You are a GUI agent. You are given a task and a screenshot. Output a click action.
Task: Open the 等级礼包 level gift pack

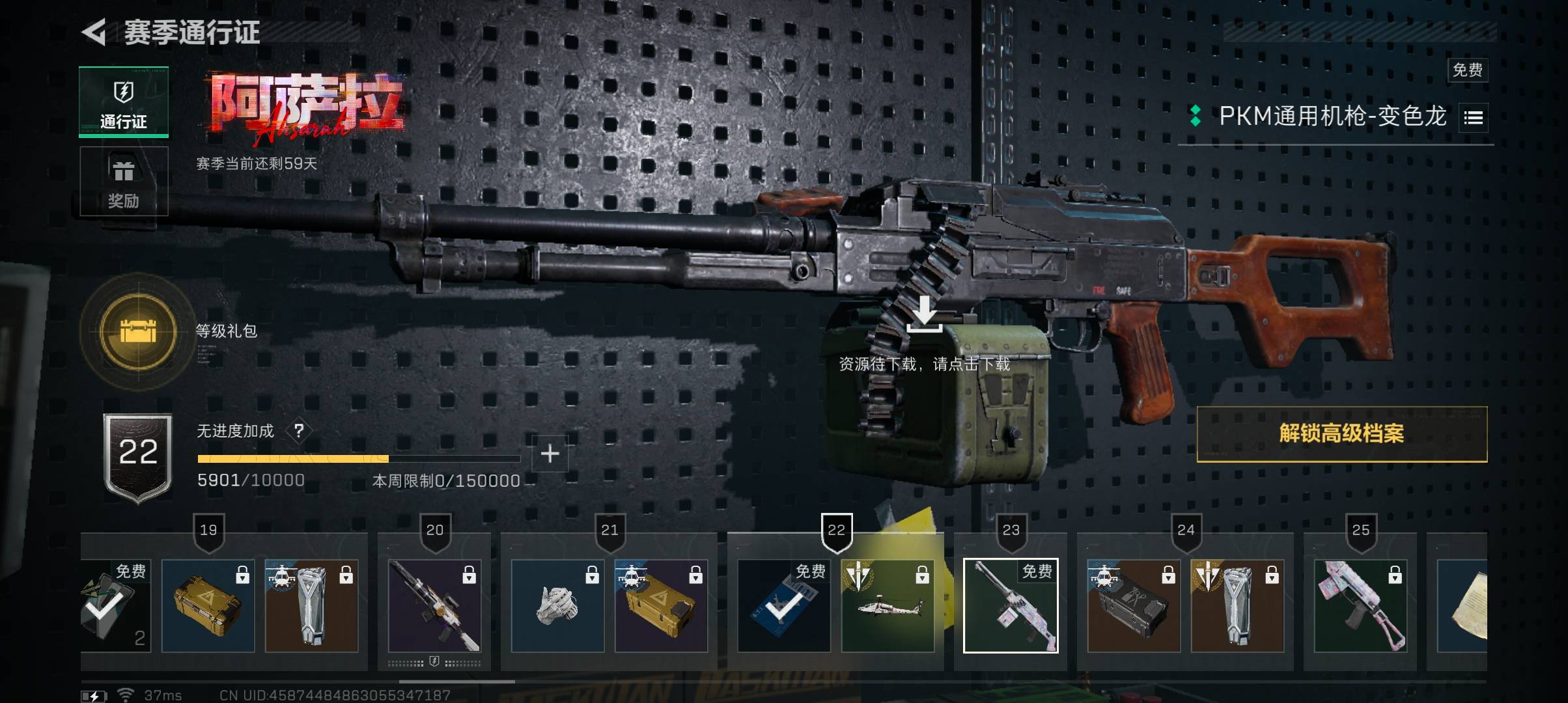(138, 332)
